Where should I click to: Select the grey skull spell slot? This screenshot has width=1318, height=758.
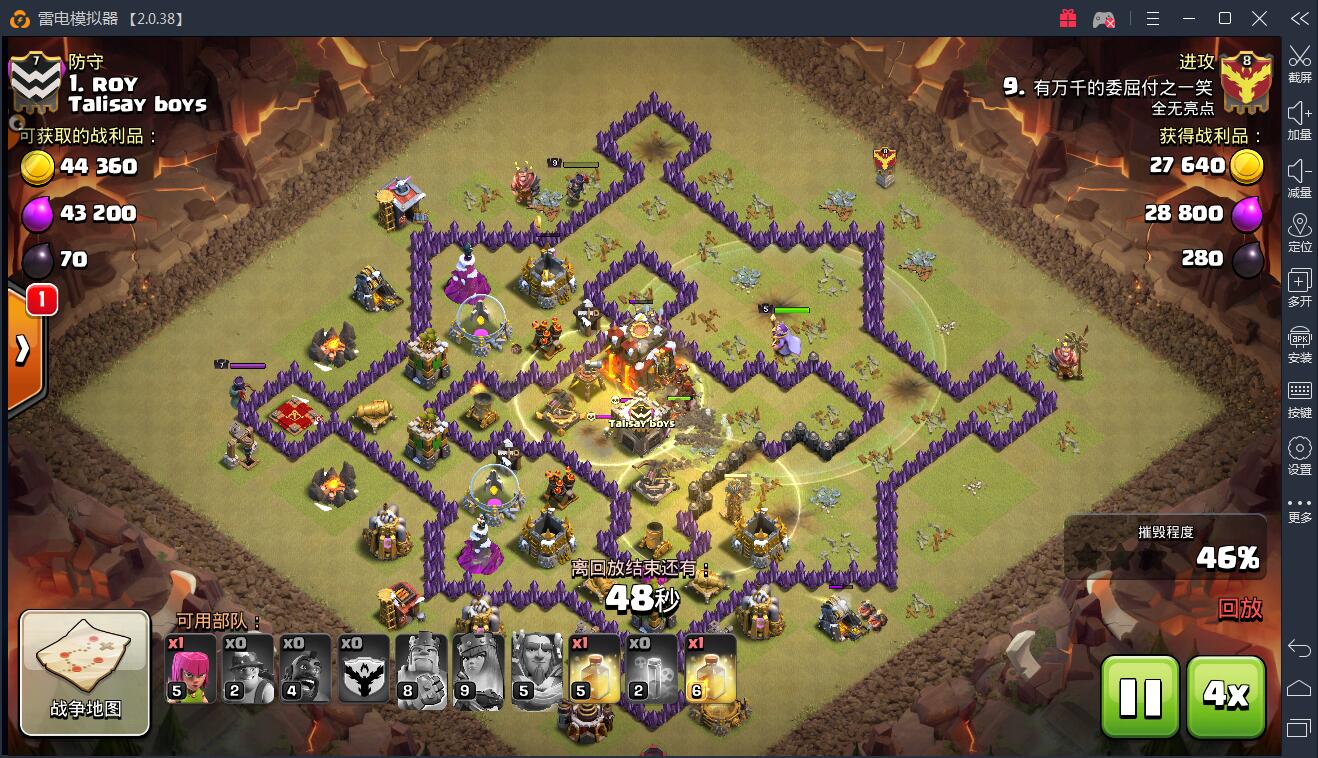pyautogui.click(x=652, y=669)
